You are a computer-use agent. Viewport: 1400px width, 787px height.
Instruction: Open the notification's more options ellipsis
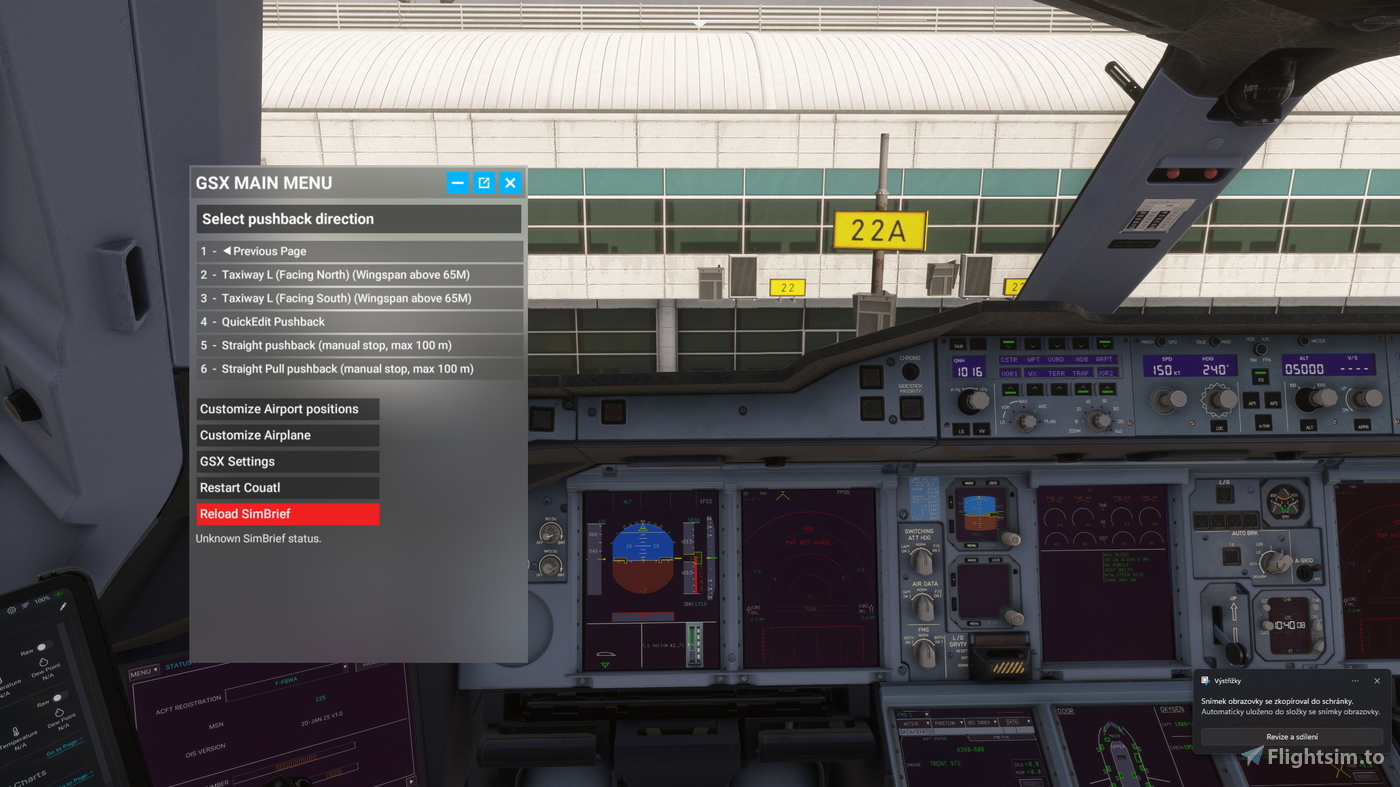point(1355,680)
